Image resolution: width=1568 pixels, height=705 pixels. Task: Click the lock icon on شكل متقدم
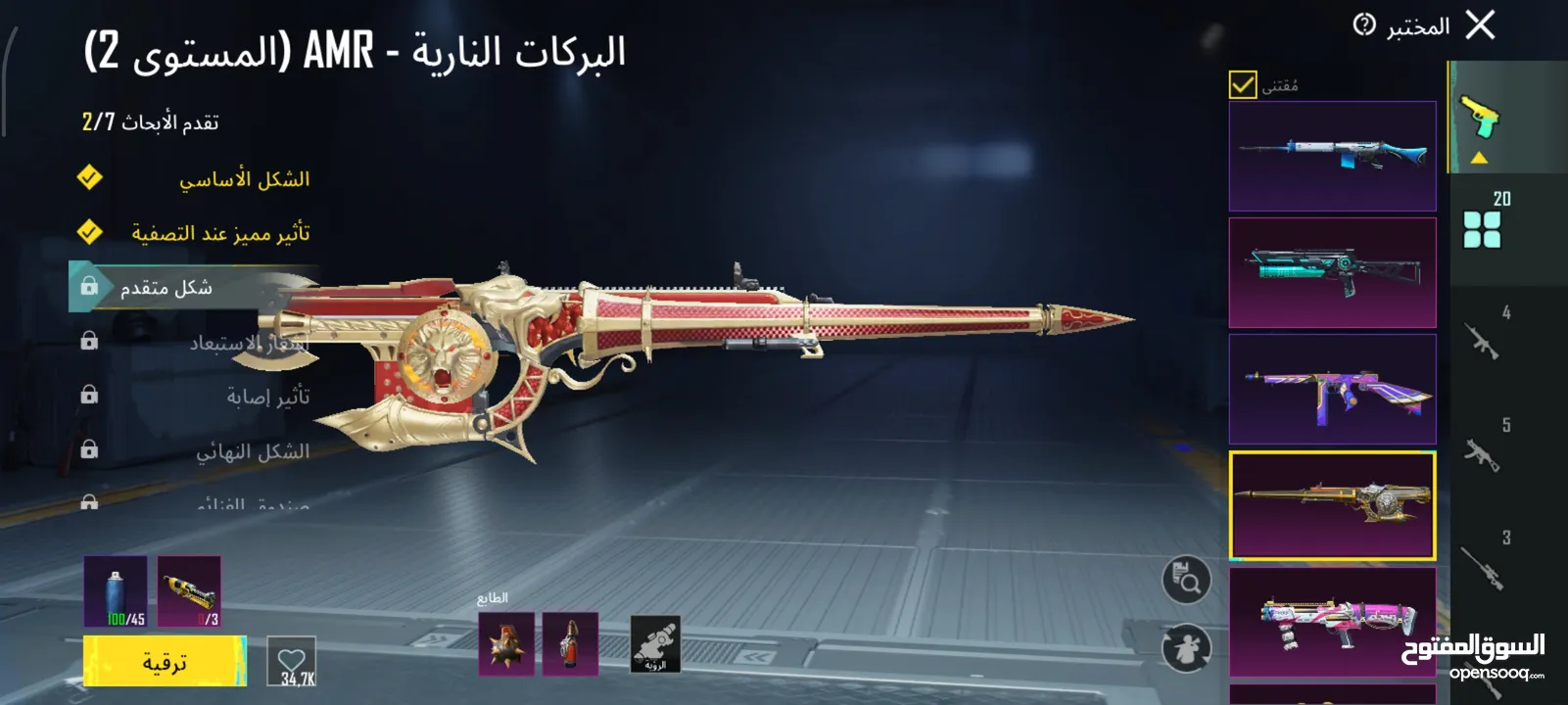tap(89, 286)
